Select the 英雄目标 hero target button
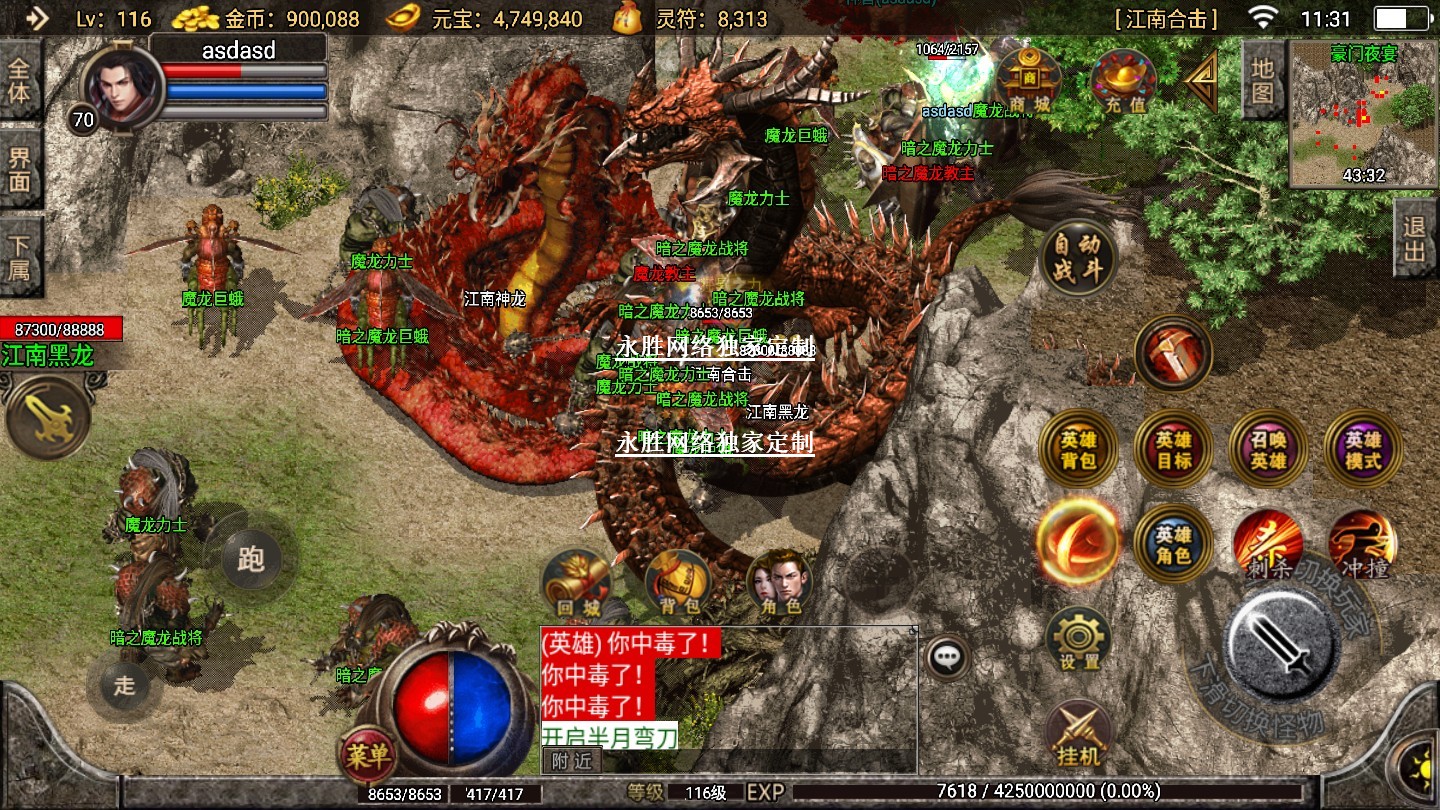This screenshot has height=810, width=1440. tap(1173, 448)
